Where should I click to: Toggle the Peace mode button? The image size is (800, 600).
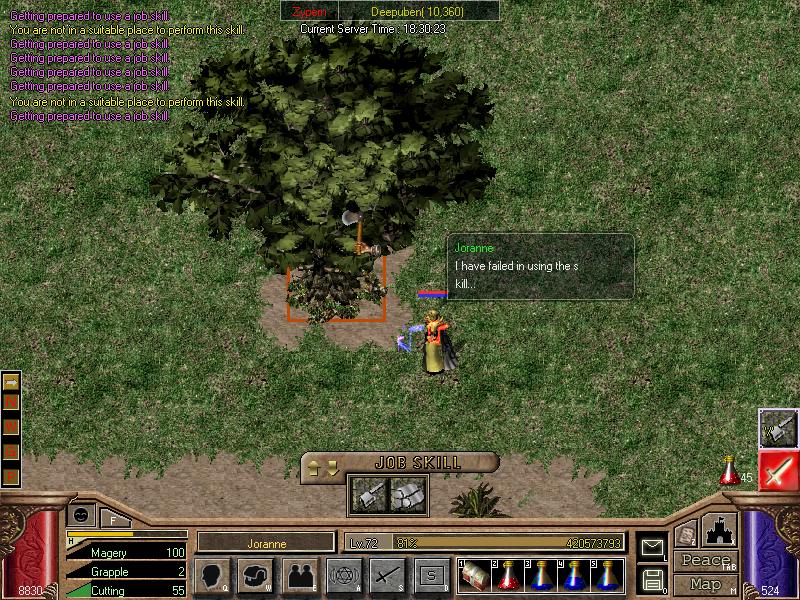coord(705,560)
